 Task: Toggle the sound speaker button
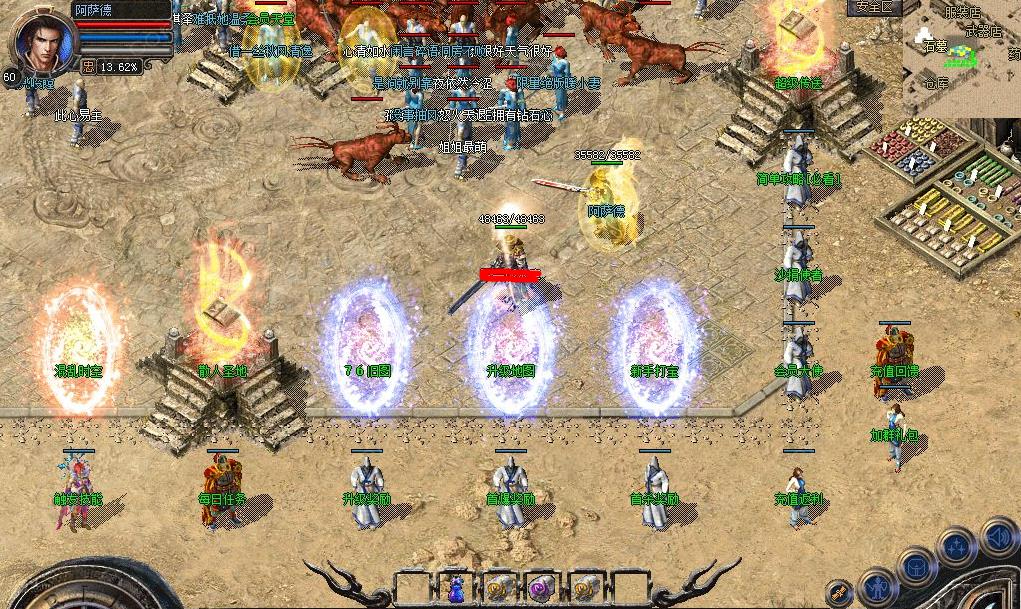pyautogui.click(x=997, y=536)
